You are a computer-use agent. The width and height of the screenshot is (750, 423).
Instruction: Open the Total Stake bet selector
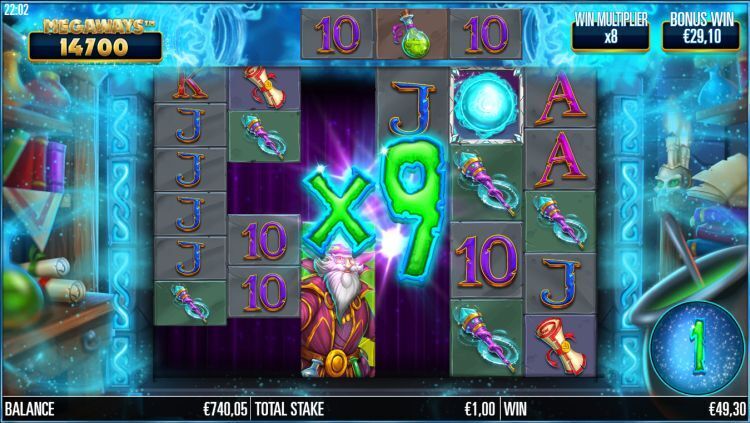tap(374, 409)
